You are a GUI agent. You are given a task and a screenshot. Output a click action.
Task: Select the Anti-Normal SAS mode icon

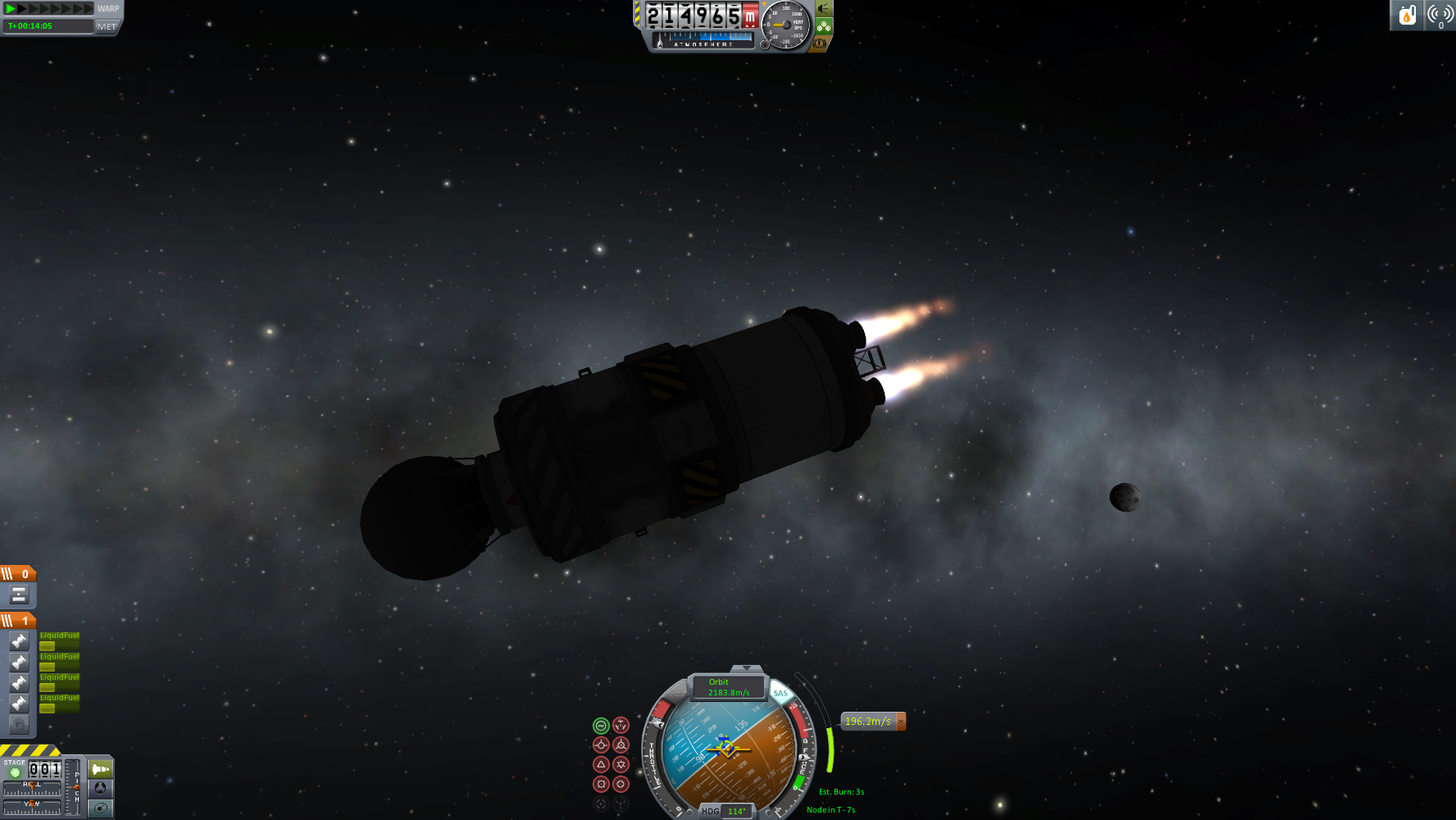(x=621, y=764)
